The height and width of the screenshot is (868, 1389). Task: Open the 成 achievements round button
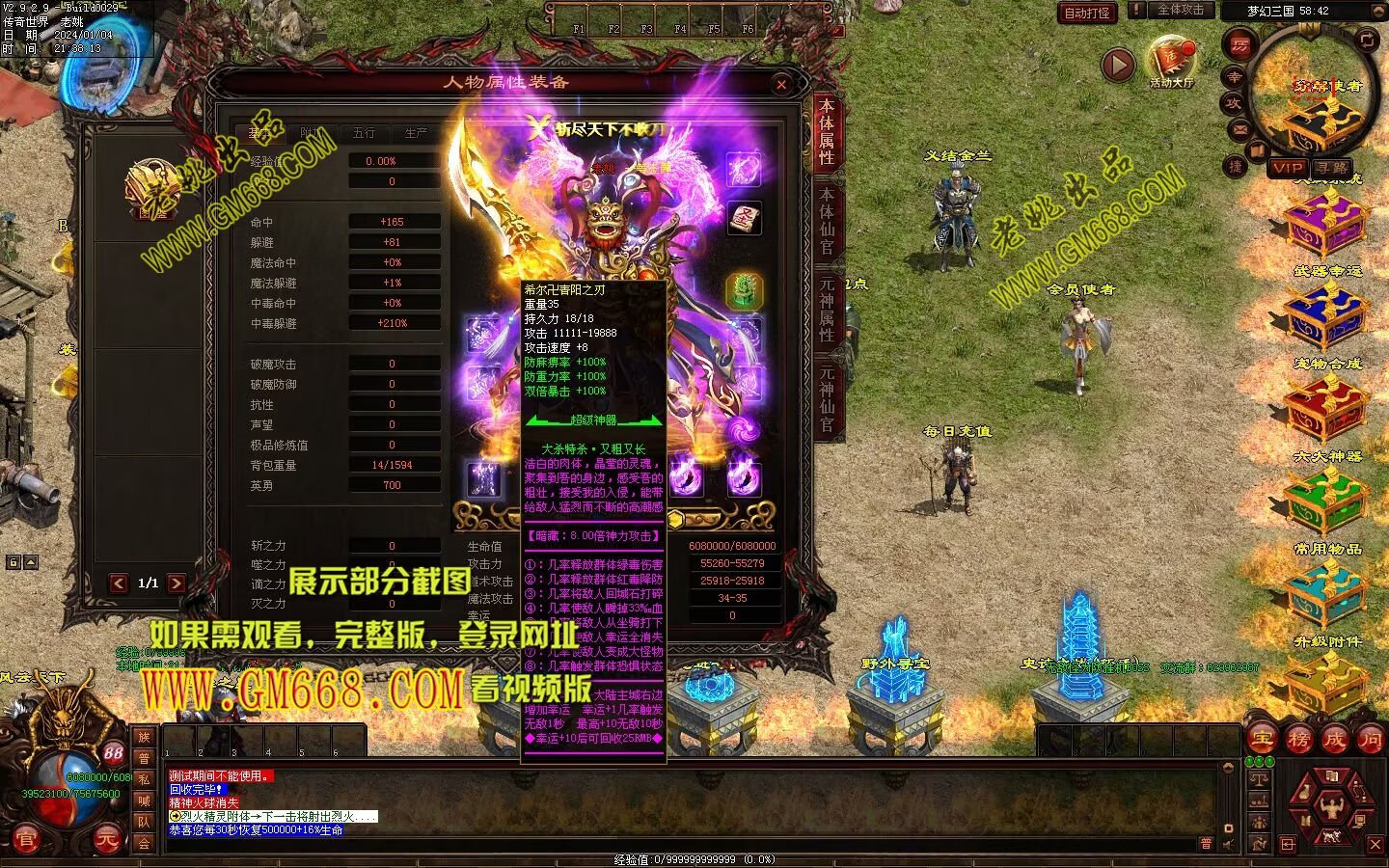[x=1334, y=740]
